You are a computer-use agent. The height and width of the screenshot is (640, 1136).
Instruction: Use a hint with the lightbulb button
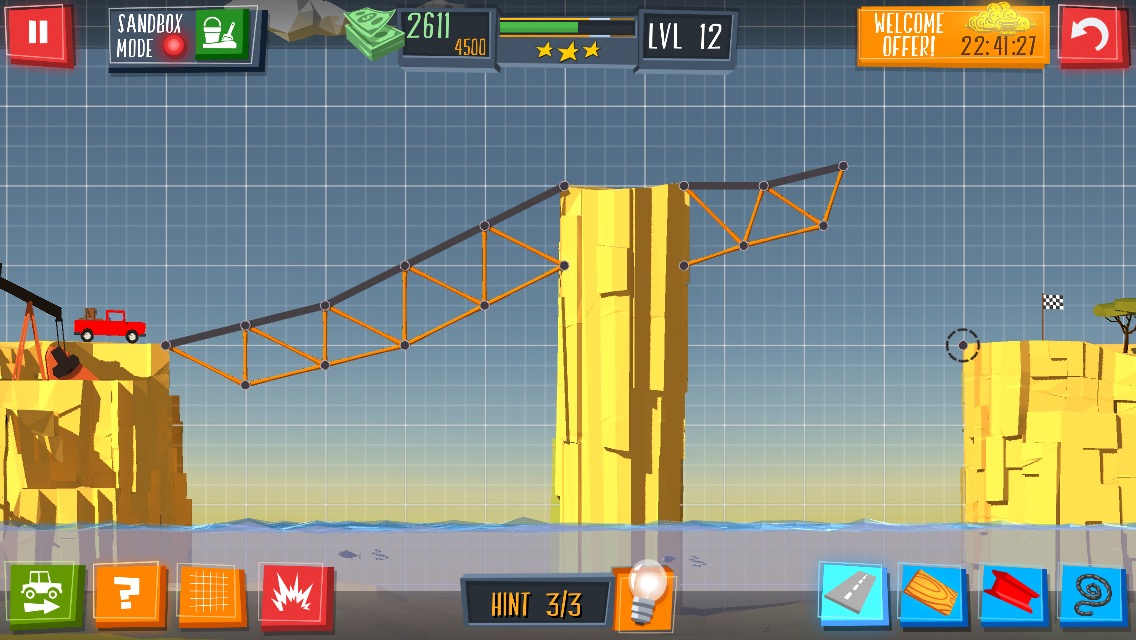[643, 598]
